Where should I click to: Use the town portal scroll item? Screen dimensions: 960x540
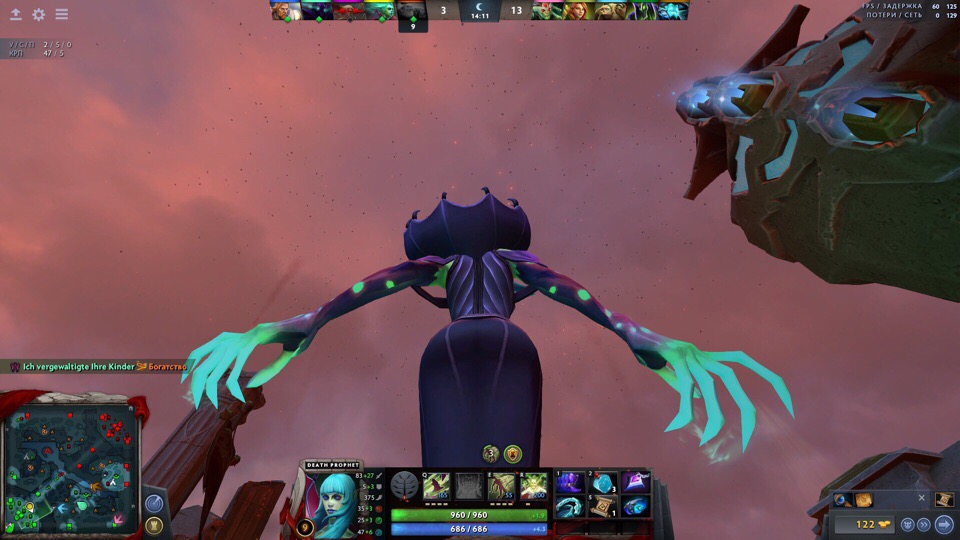604,506
